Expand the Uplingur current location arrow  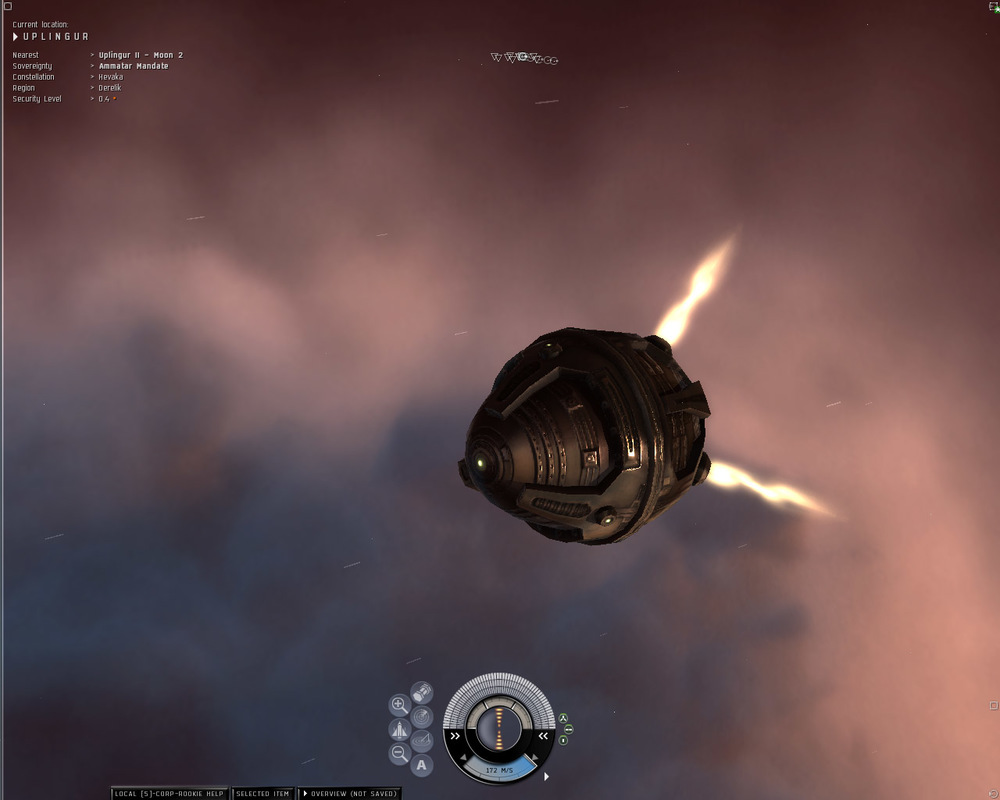(16, 37)
